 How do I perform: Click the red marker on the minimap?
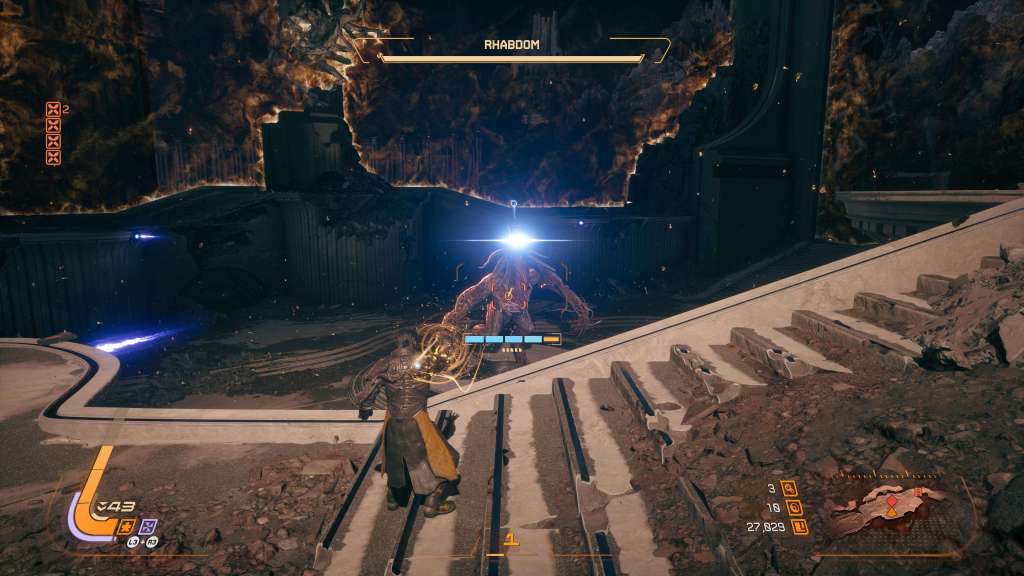(x=892, y=499)
